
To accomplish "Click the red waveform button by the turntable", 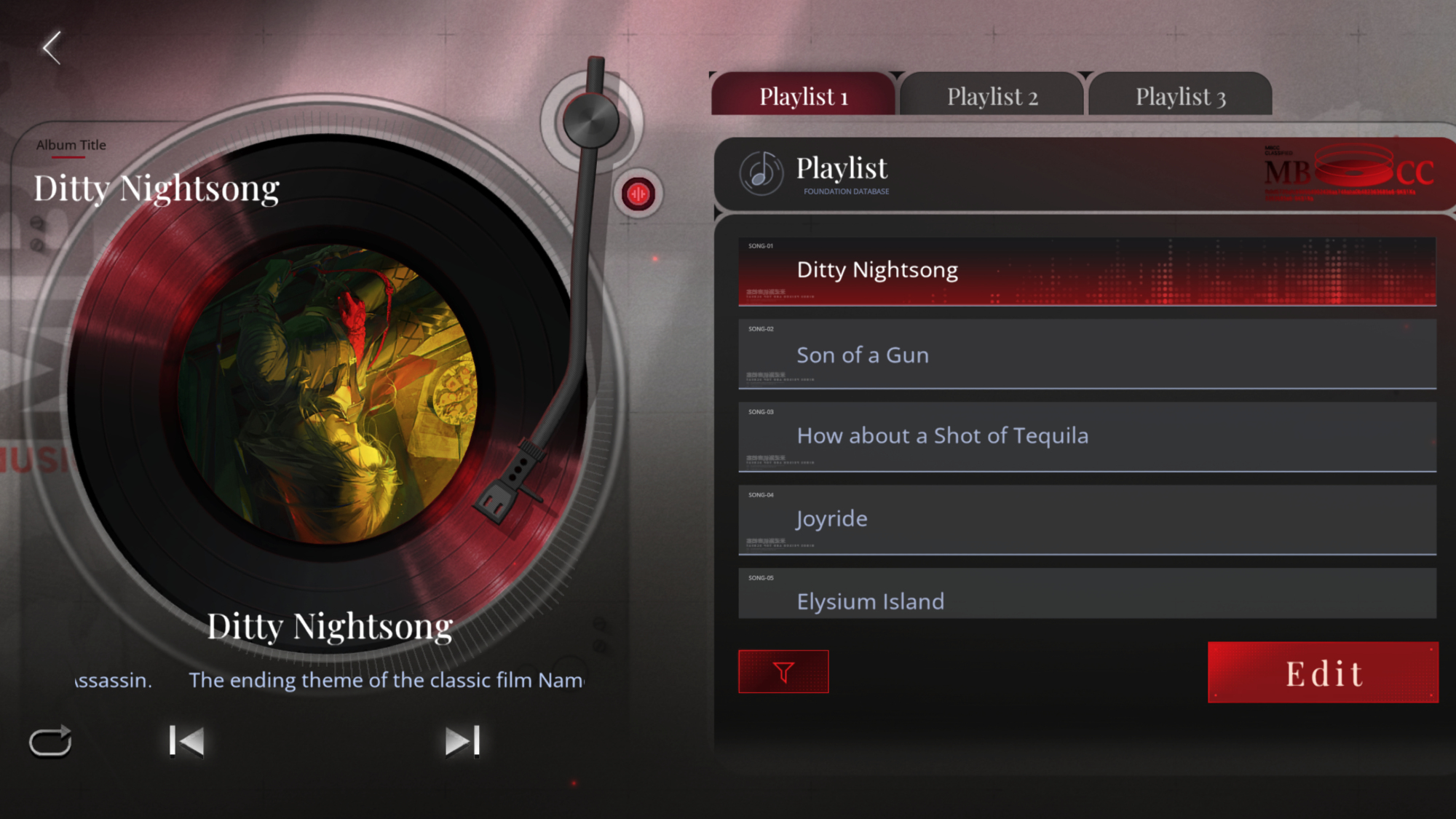I will tap(638, 194).
